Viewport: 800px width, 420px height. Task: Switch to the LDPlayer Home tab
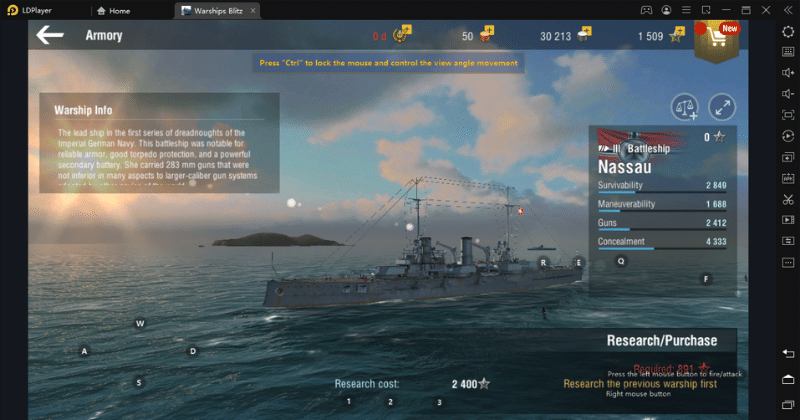pos(113,10)
